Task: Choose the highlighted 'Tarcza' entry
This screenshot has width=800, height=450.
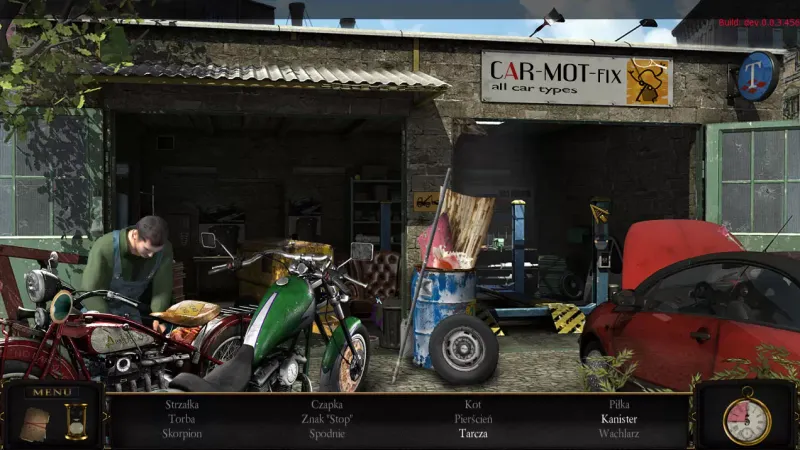Action: 473,434
